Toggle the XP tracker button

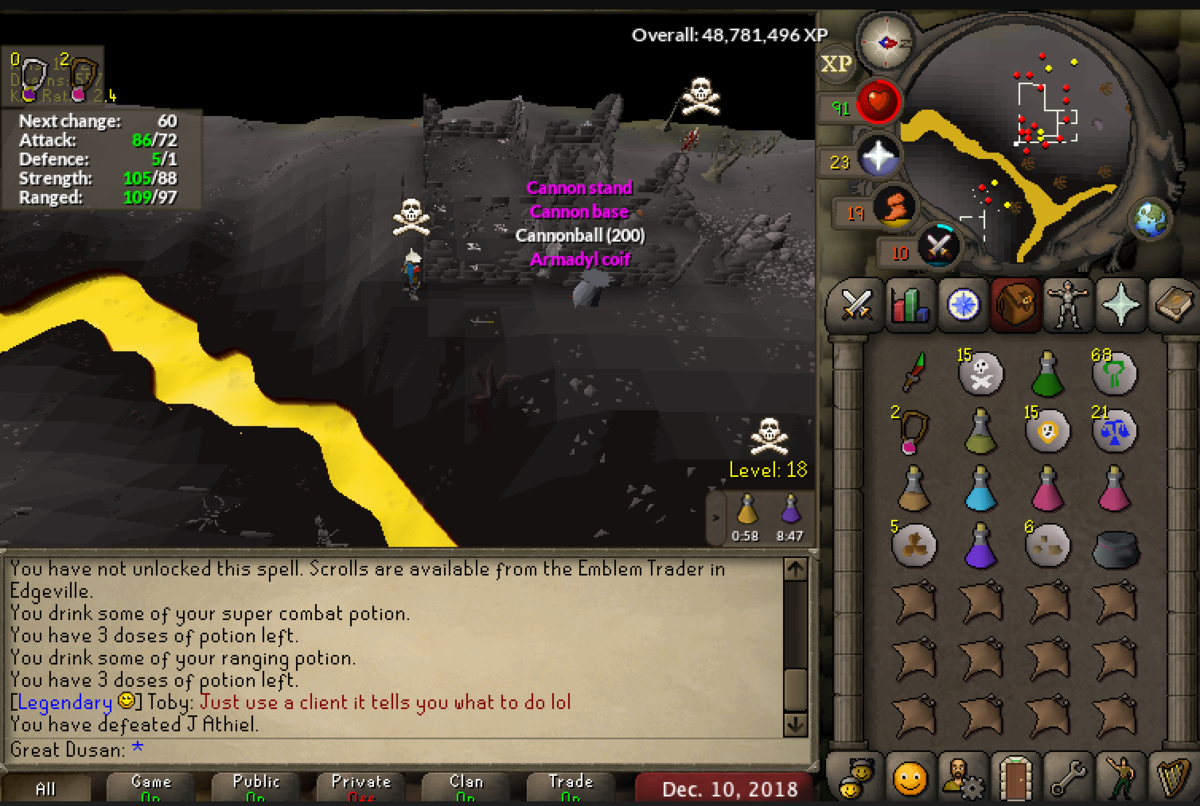pos(836,64)
